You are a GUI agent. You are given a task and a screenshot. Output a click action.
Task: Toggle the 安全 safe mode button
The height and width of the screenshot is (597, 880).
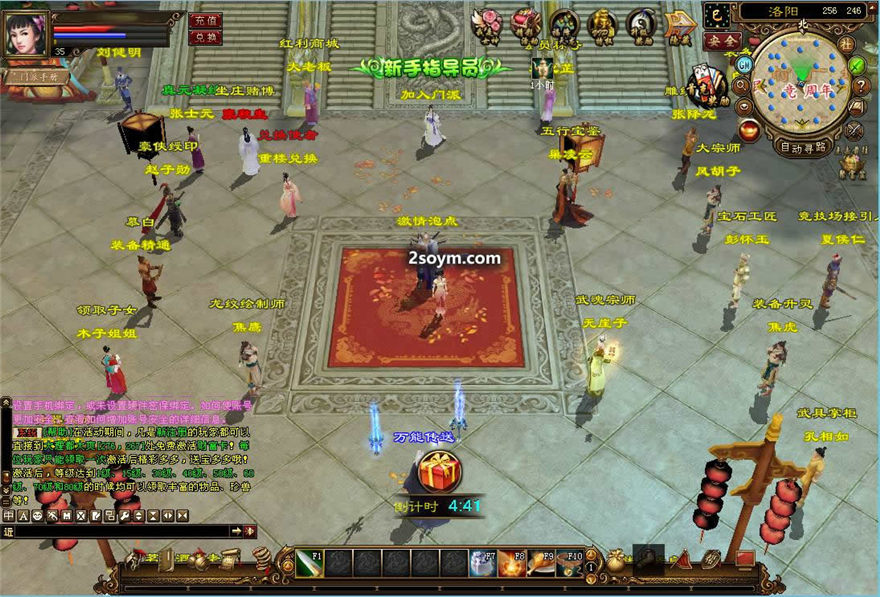pyautogui.click(x=720, y=41)
